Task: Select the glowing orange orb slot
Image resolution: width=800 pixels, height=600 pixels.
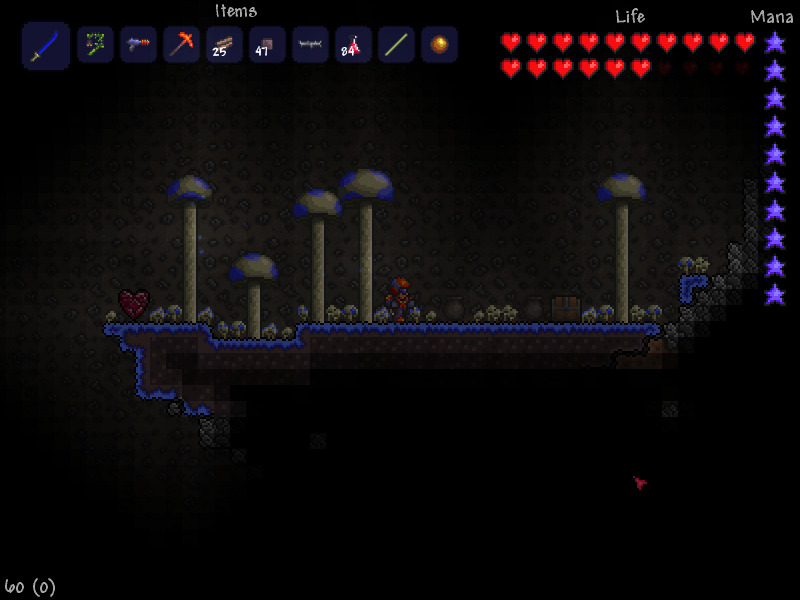Action: pyautogui.click(x=440, y=45)
